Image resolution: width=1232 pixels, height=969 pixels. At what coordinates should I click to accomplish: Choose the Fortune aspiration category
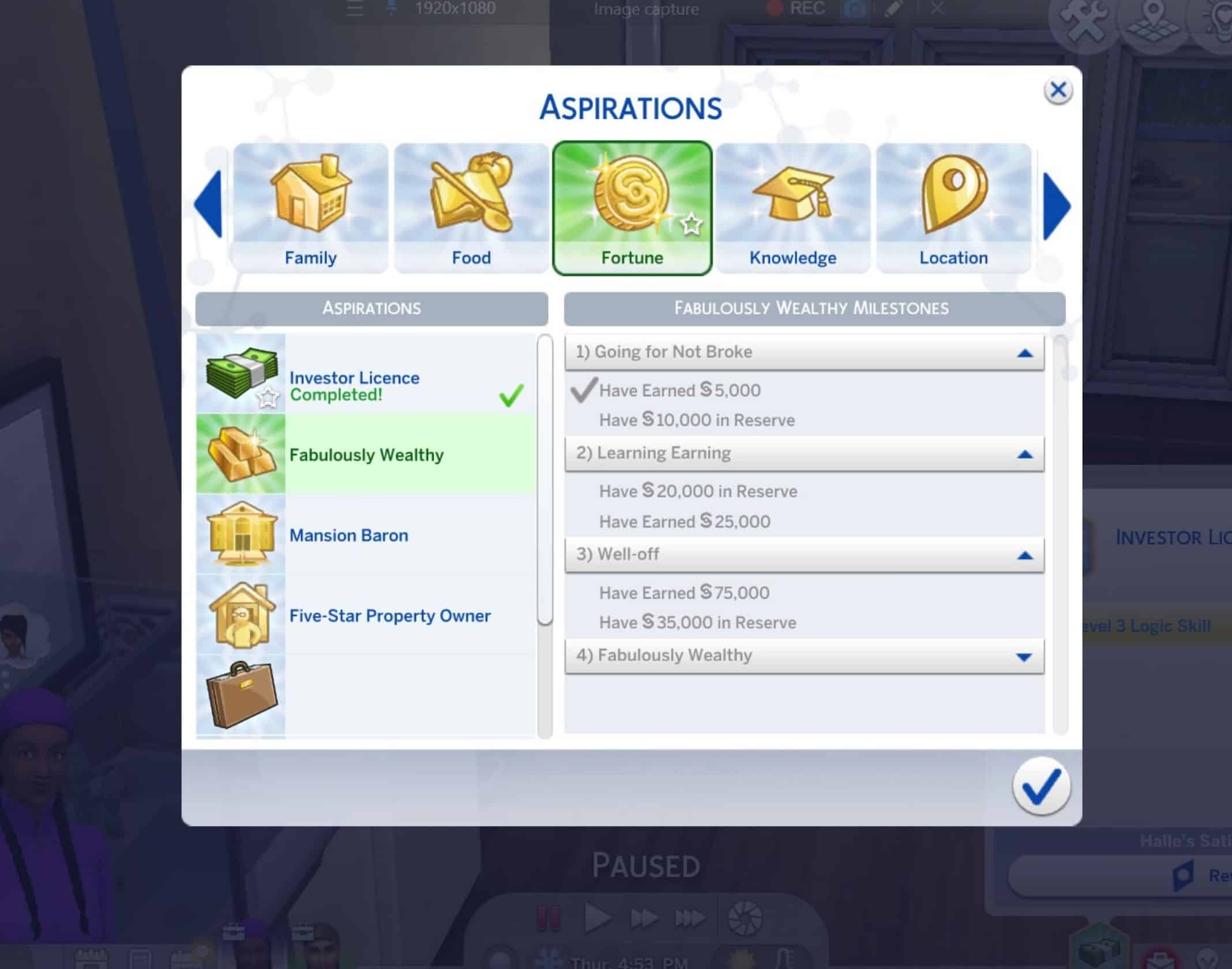tap(632, 208)
